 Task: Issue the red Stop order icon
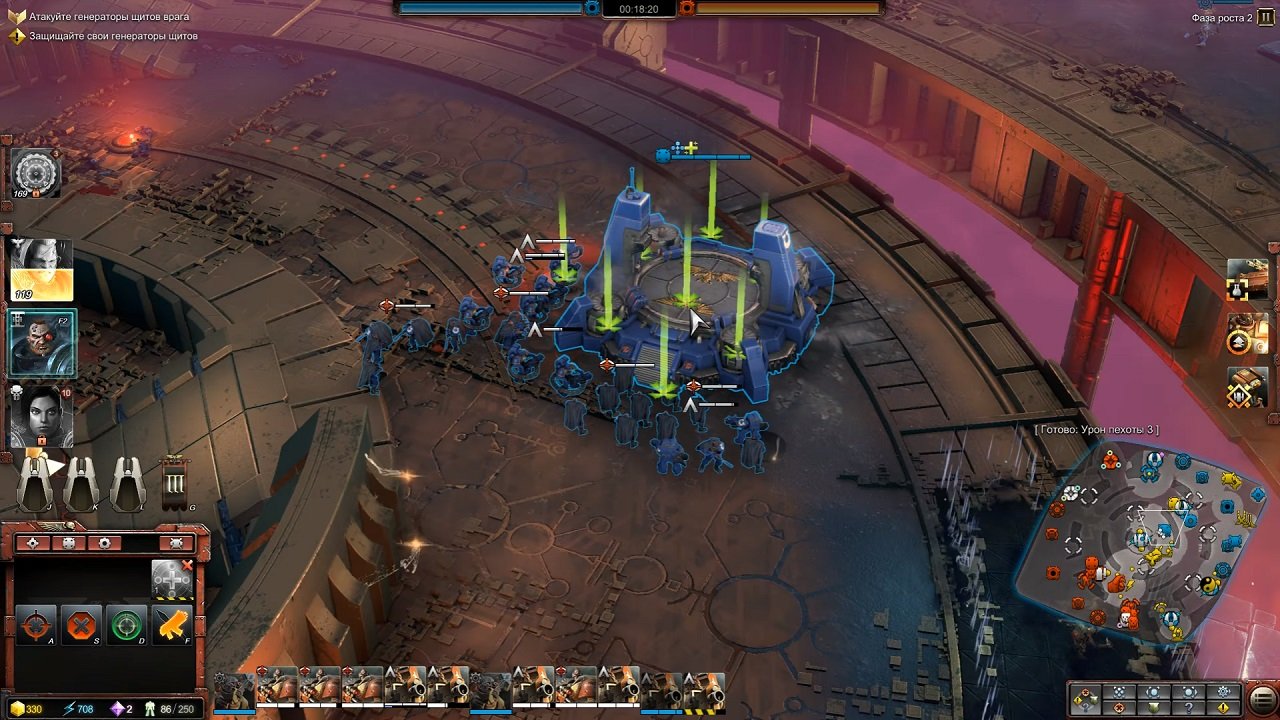point(81,624)
